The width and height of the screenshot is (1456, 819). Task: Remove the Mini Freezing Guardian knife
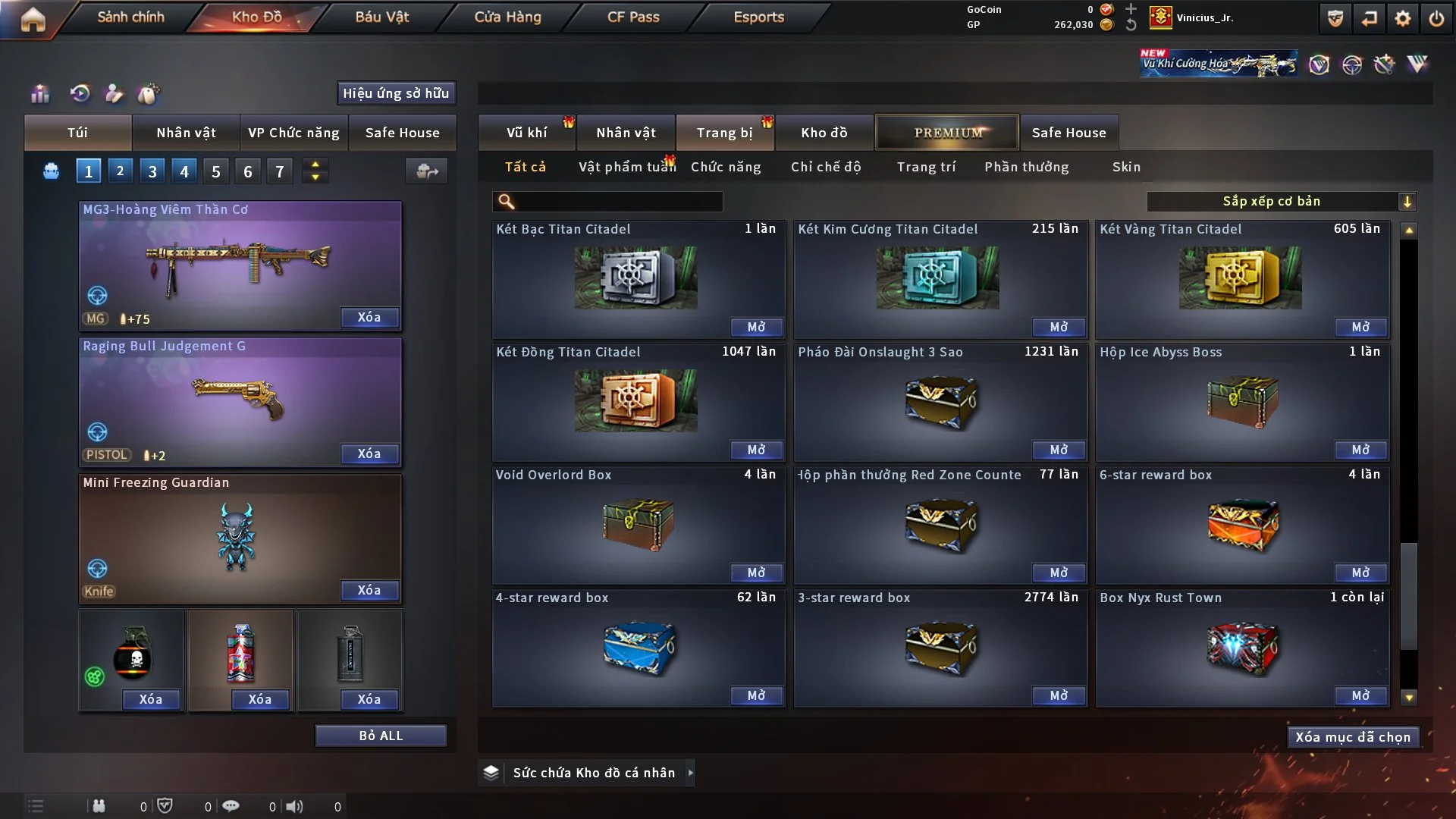click(369, 590)
